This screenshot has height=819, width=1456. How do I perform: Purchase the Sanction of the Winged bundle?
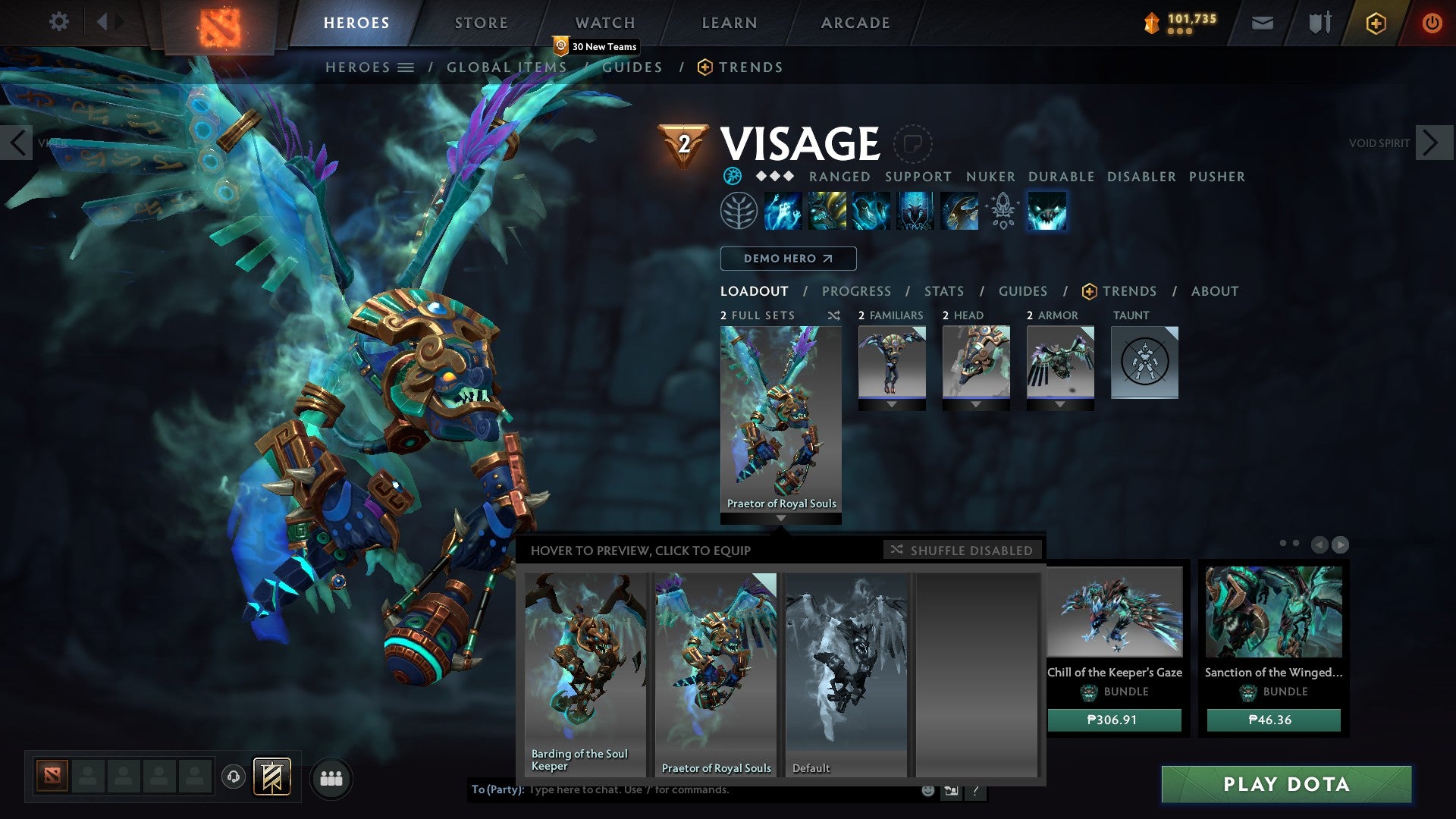[1273, 720]
